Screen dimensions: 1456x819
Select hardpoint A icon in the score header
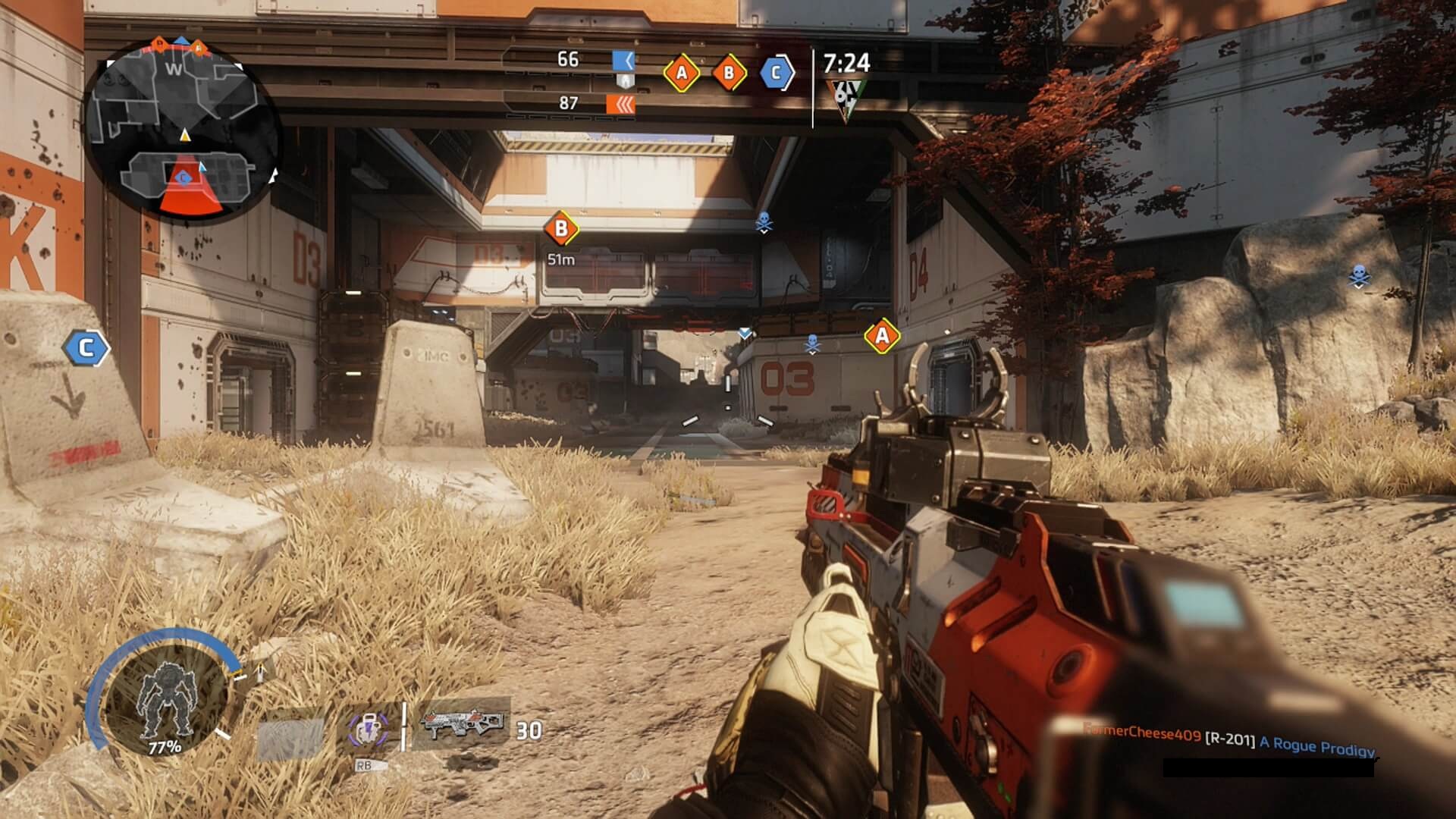(x=681, y=73)
